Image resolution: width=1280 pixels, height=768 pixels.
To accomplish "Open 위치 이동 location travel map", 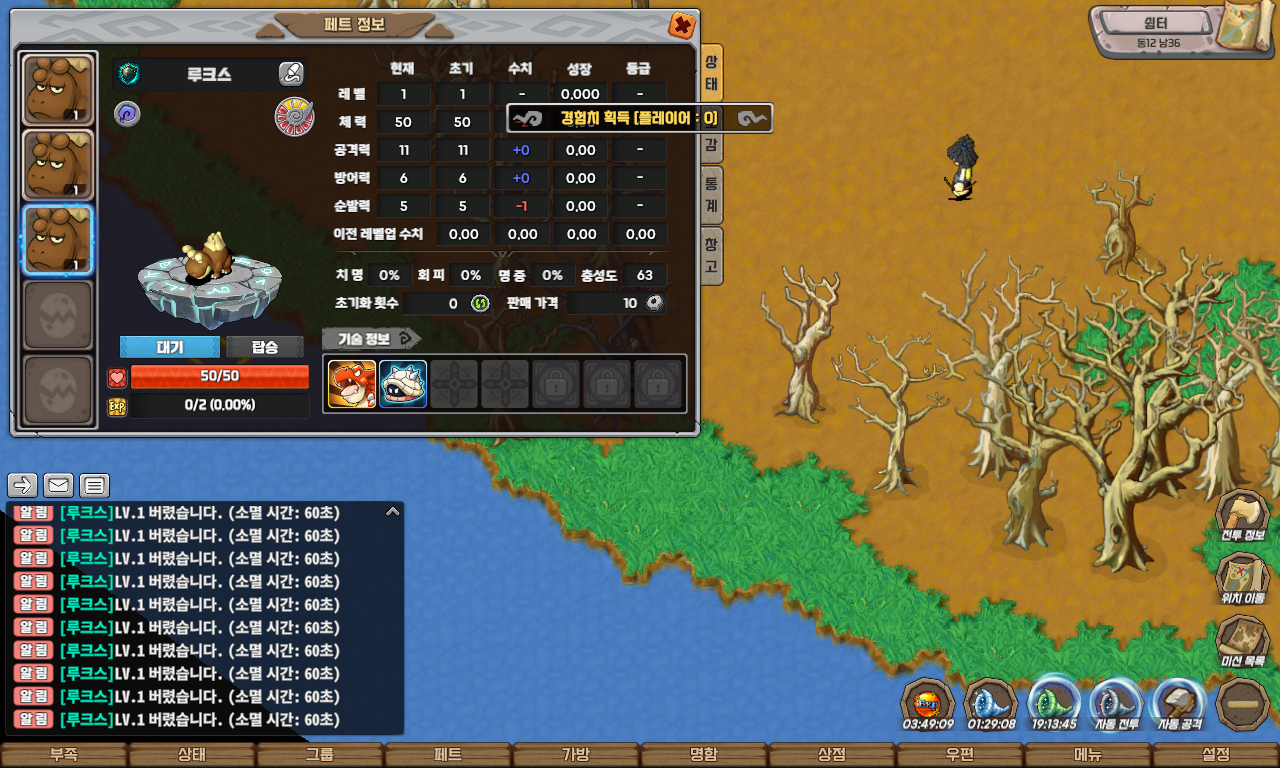I will tap(1242, 579).
